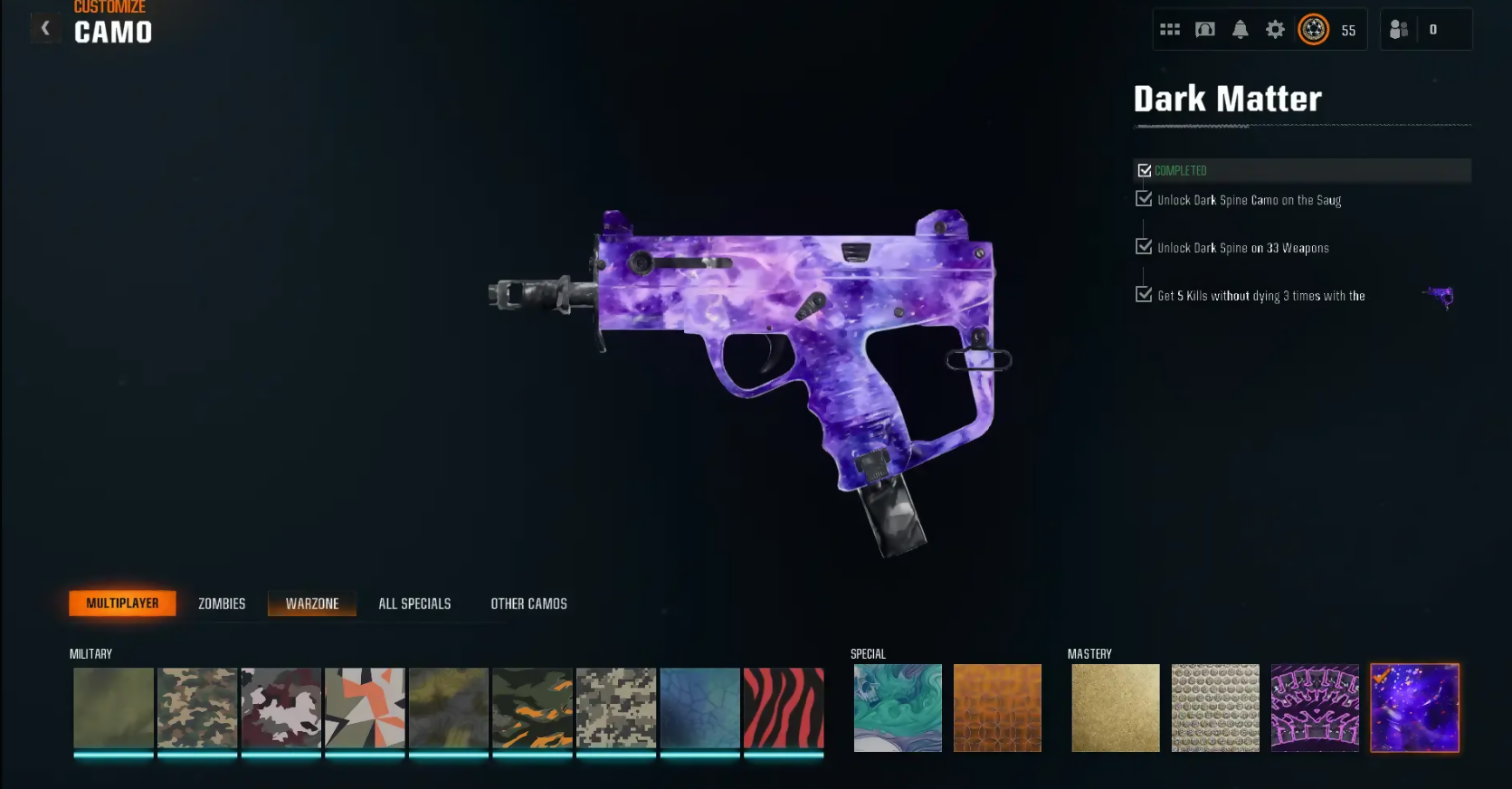The width and height of the screenshot is (1512, 789).
Task: Show the All Specials tab
Action: (414, 604)
